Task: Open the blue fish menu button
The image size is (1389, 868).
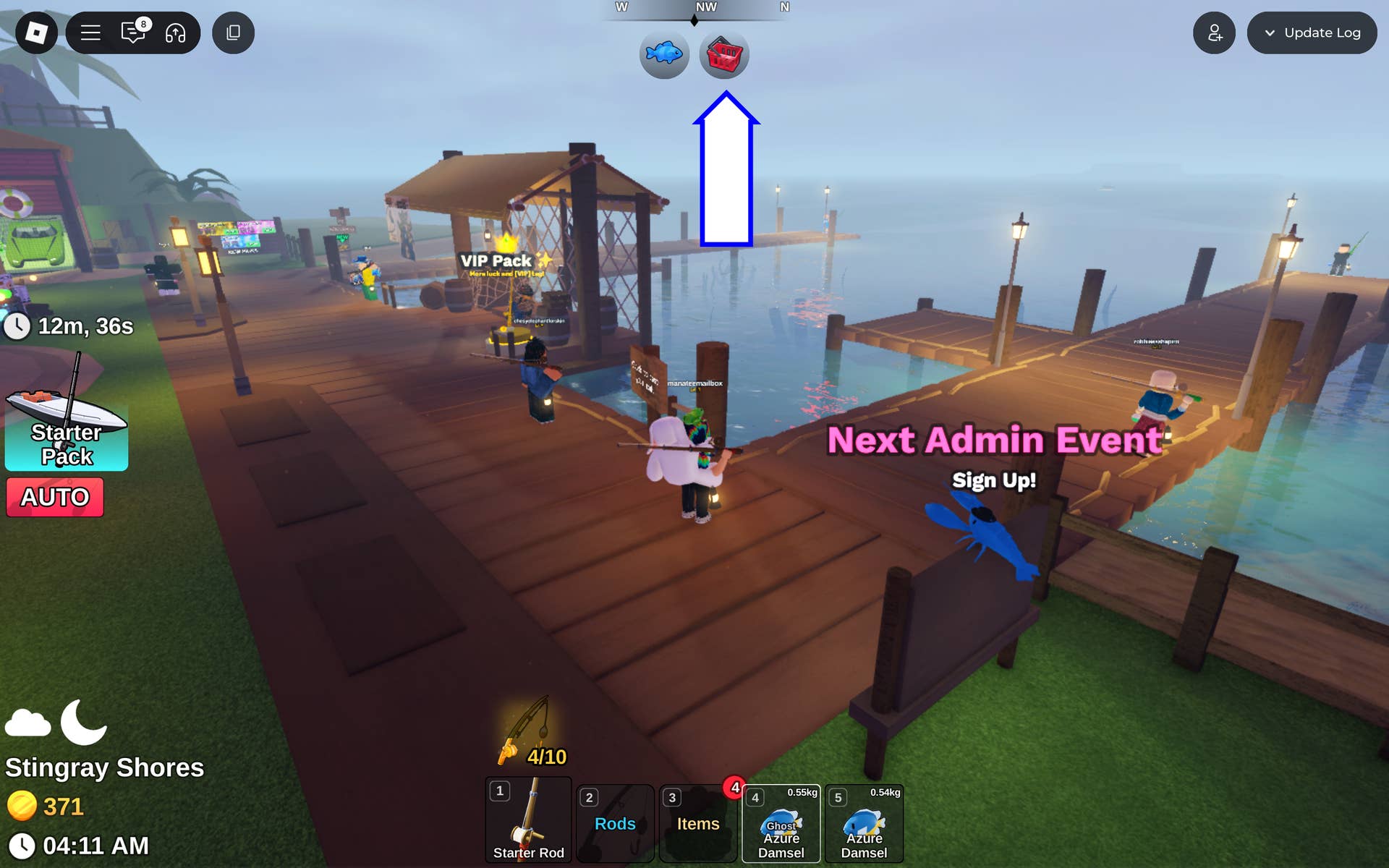Action: 664,54
